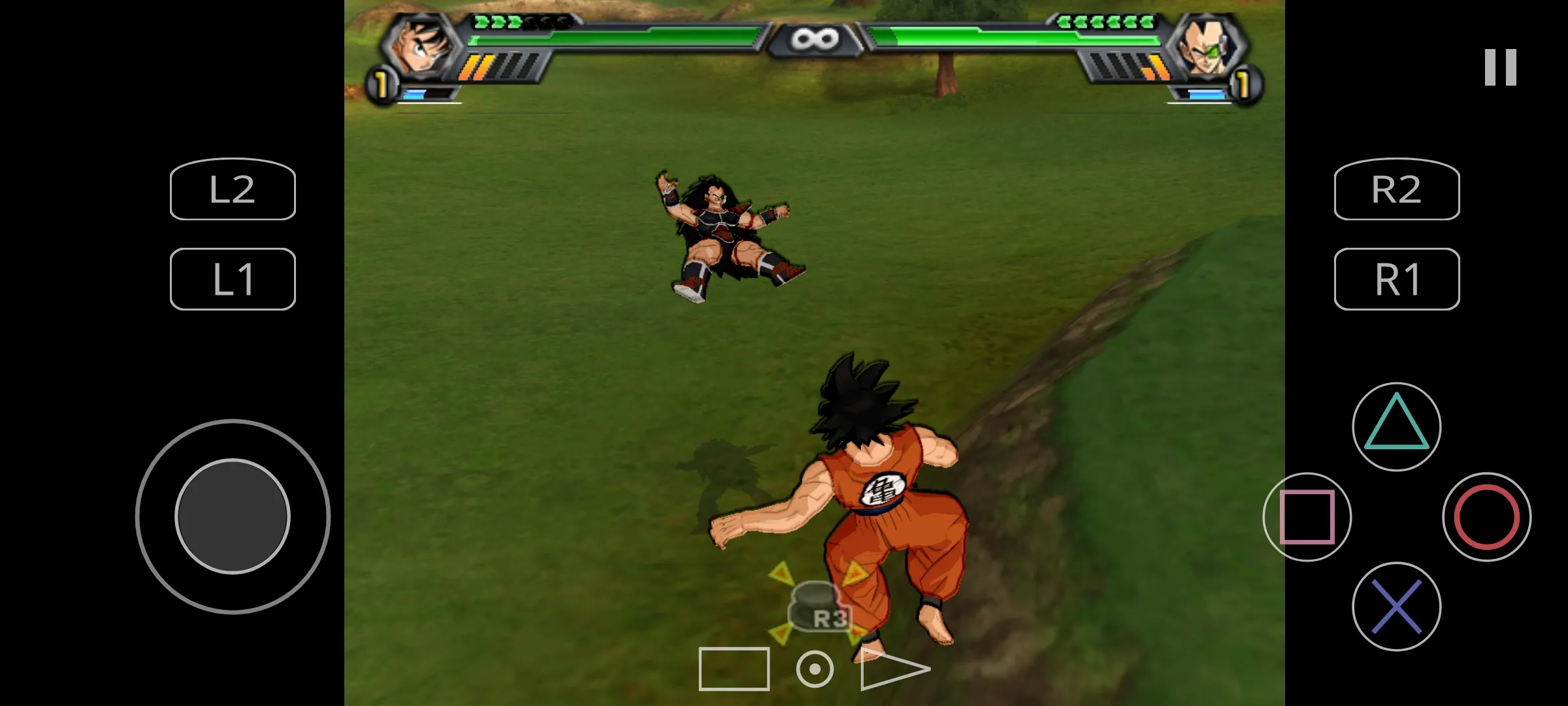Screen dimensions: 1568x706
Task: Tap the L1 touch button
Action: 233,279
